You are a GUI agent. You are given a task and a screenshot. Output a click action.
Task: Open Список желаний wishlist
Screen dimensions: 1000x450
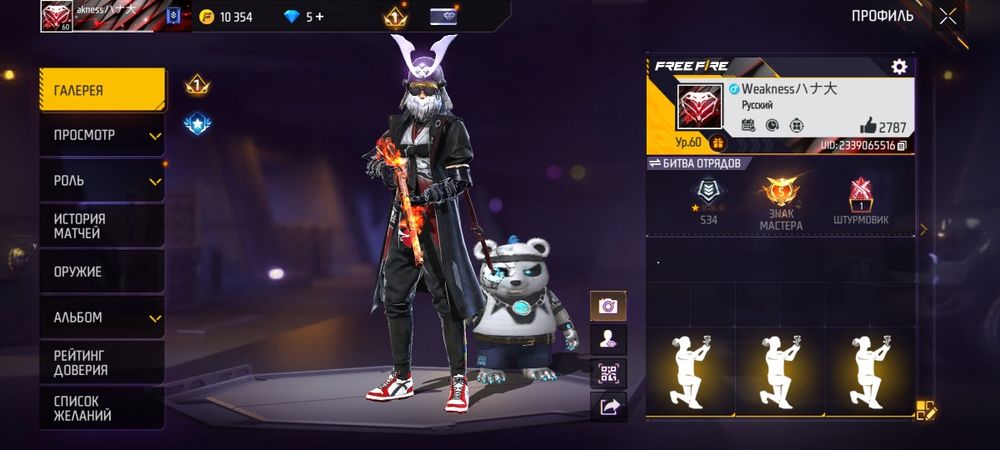point(102,408)
